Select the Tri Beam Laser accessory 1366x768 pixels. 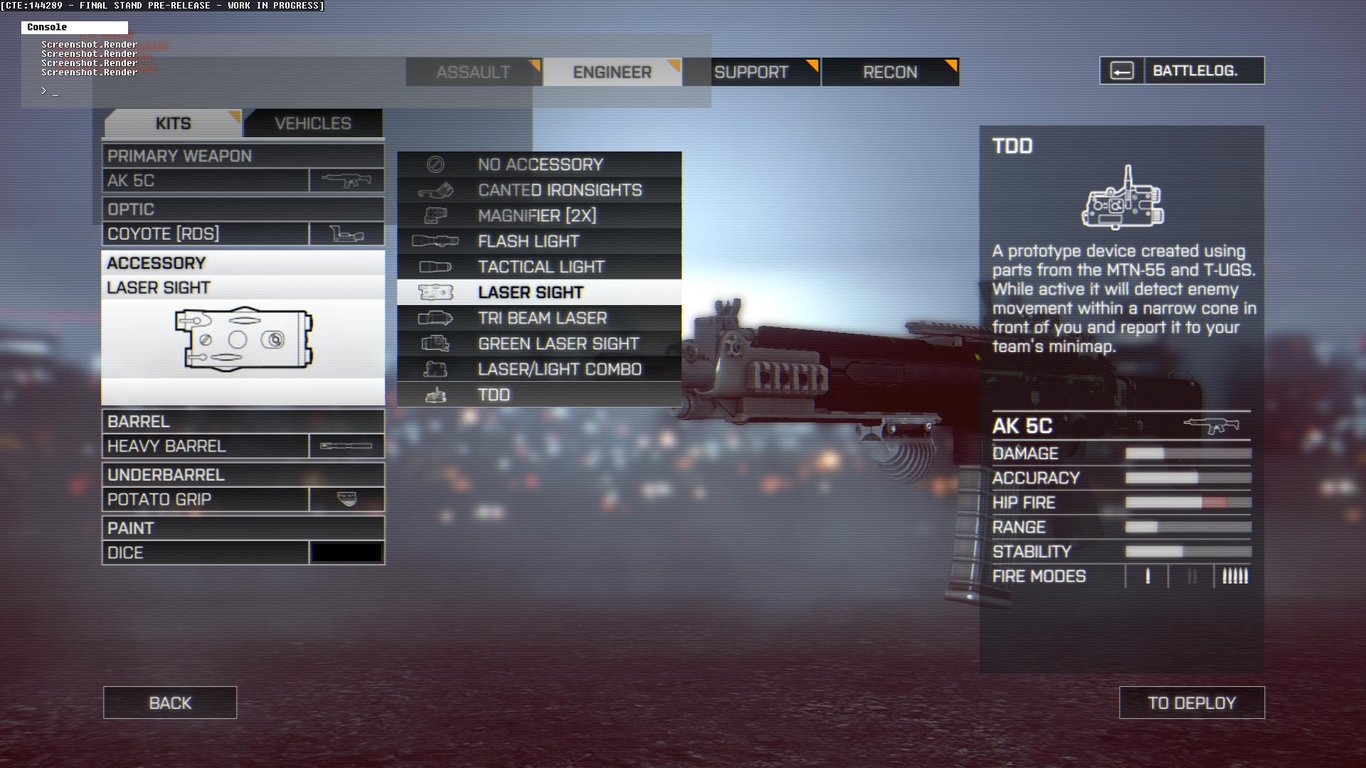click(542, 318)
